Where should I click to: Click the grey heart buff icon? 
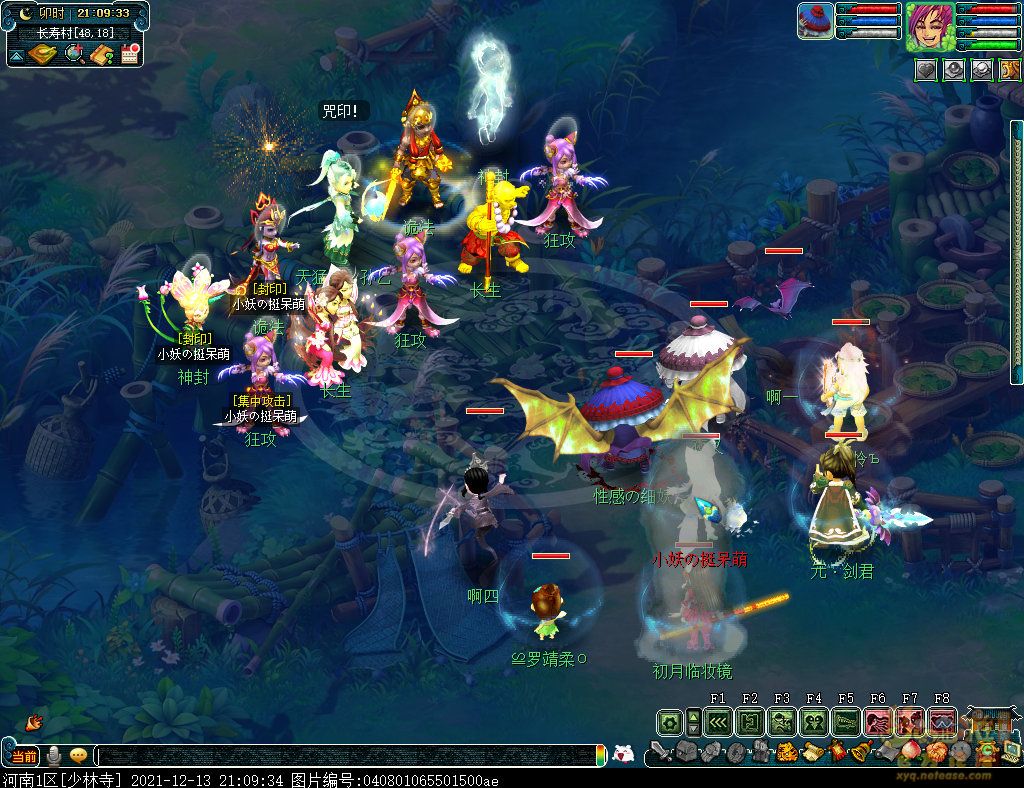click(x=926, y=69)
